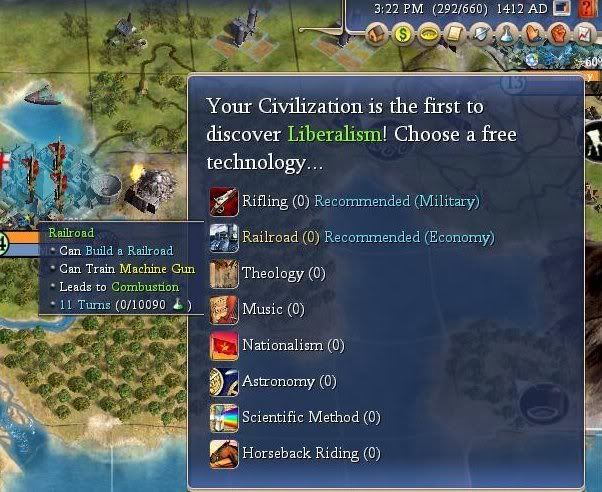The width and height of the screenshot is (602, 492).
Task: Choose Music as the free tech
Action: click(262, 309)
